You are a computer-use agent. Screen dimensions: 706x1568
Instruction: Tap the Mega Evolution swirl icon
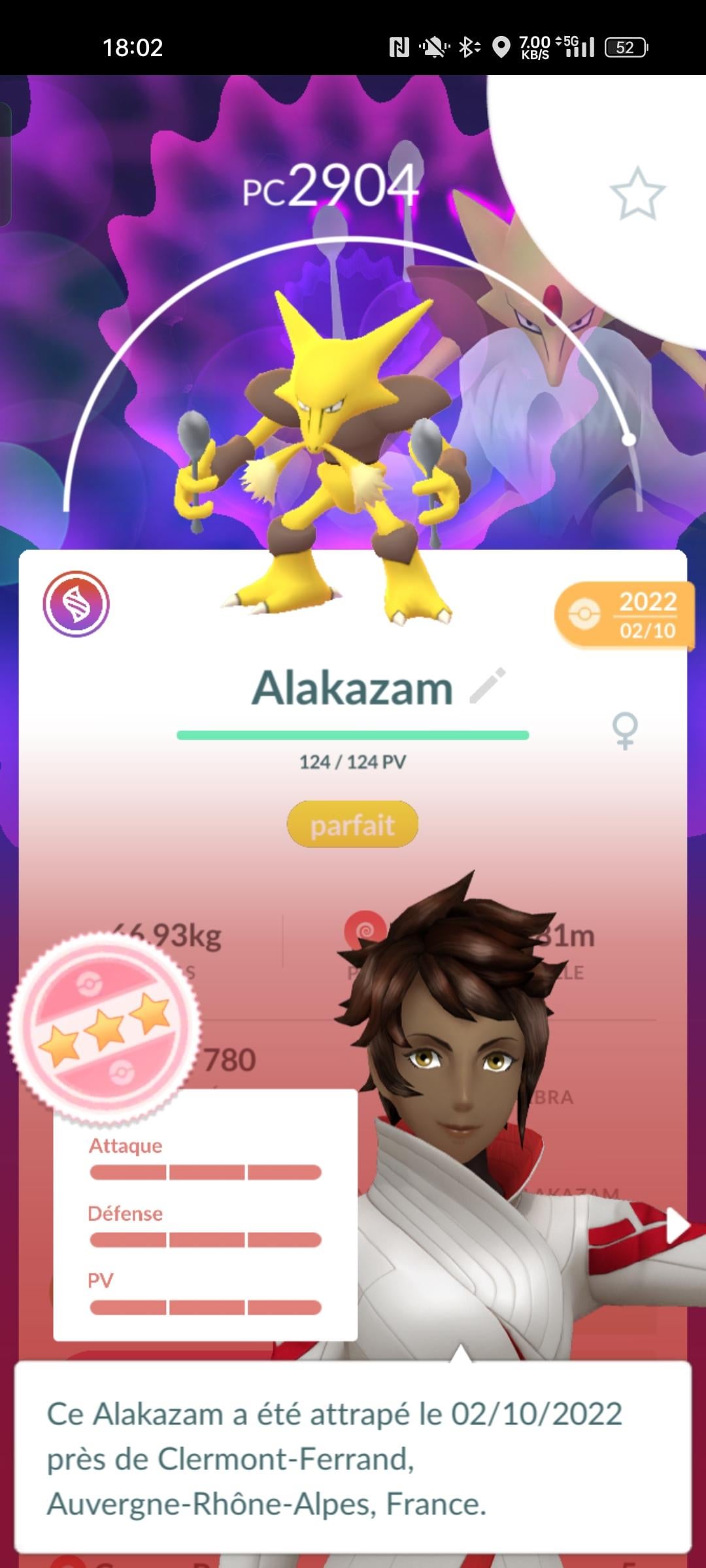point(76,604)
